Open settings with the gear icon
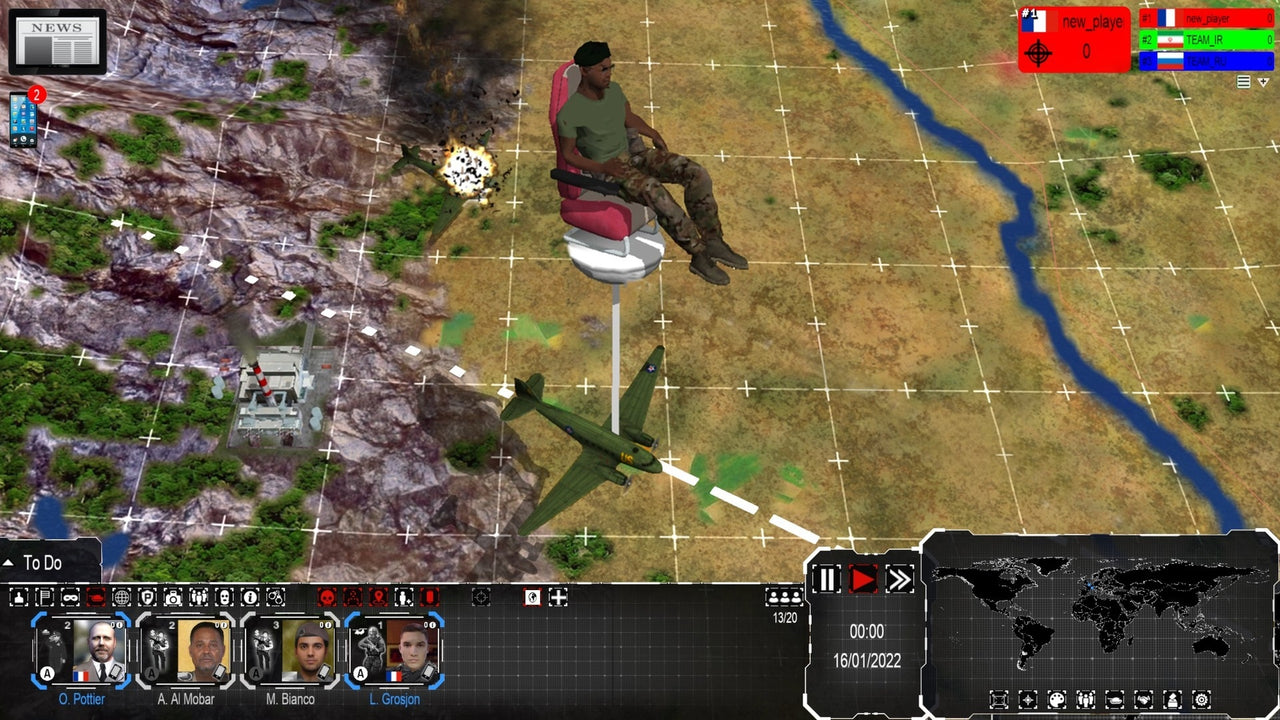This screenshot has width=1280, height=720. click(1201, 699)
